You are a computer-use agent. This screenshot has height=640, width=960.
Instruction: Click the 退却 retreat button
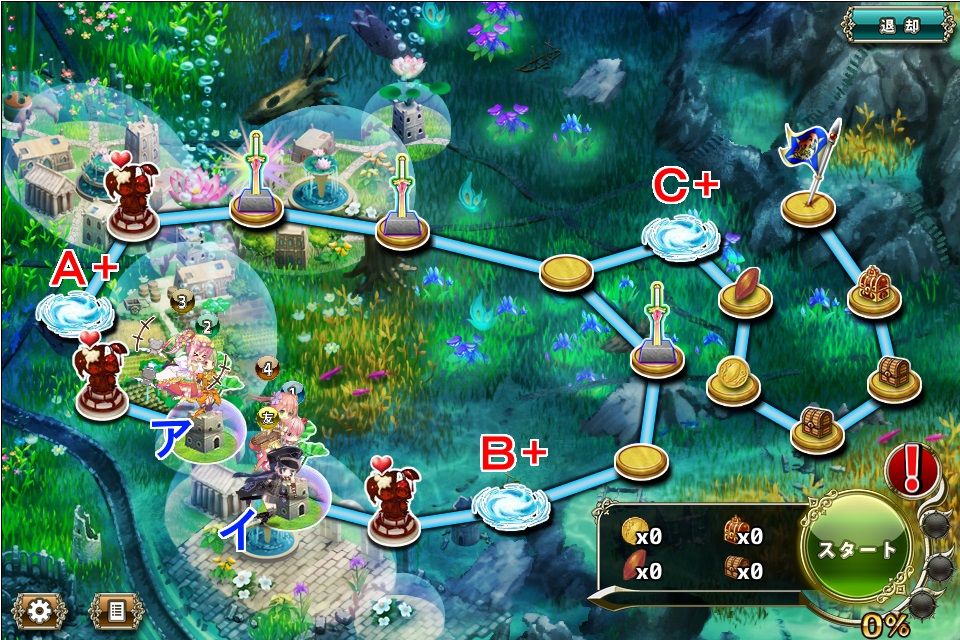[898, 24]
